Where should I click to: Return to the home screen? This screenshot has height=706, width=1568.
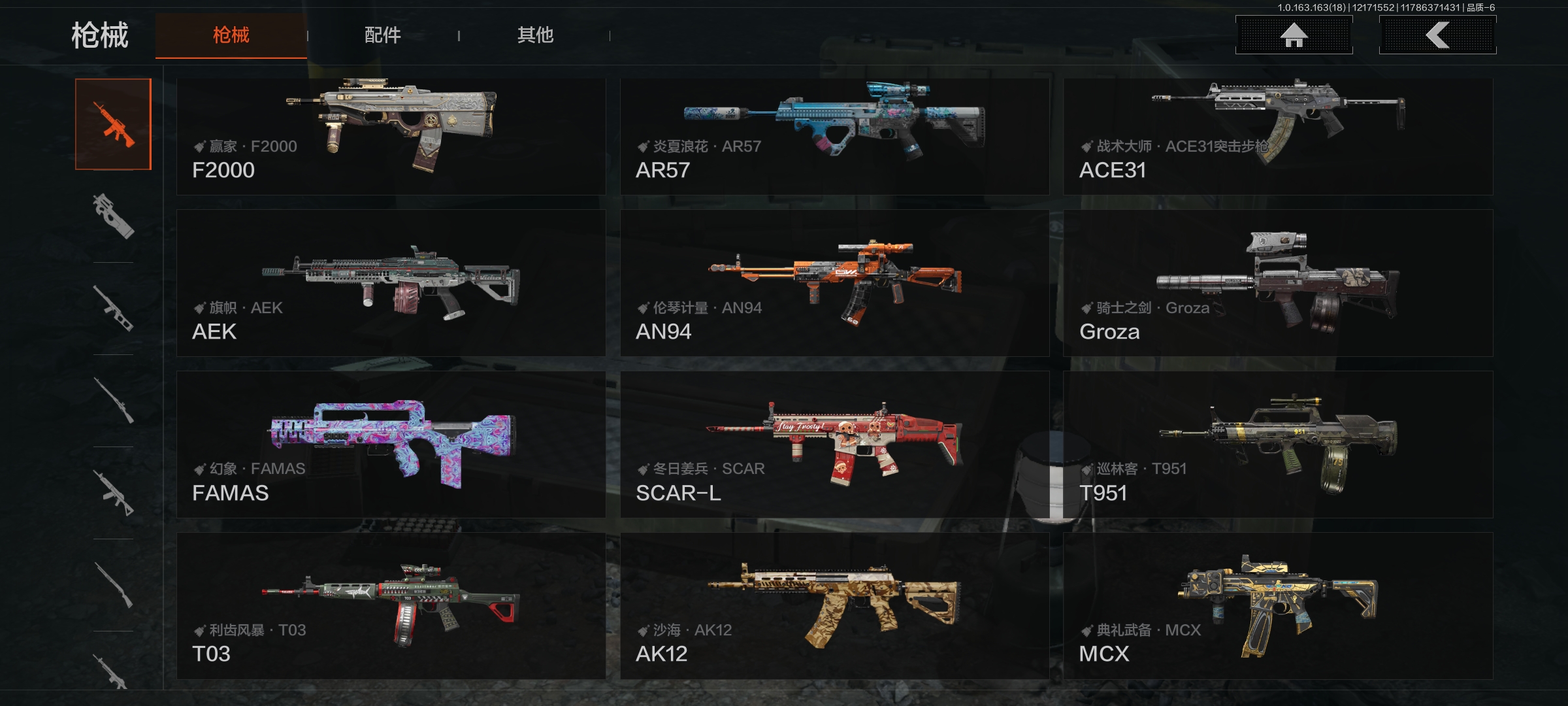[1294, 35]
